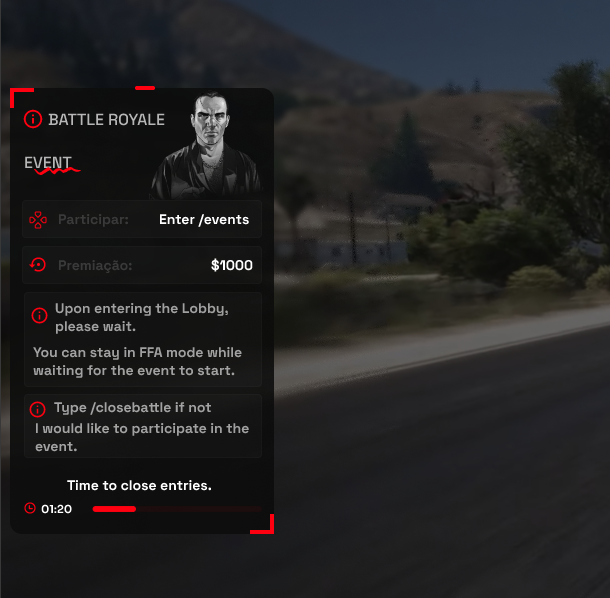Select the lobby waiting notice box
Image resolution: width=610 pixels, height=598 pixels.
tap(142, 339)
